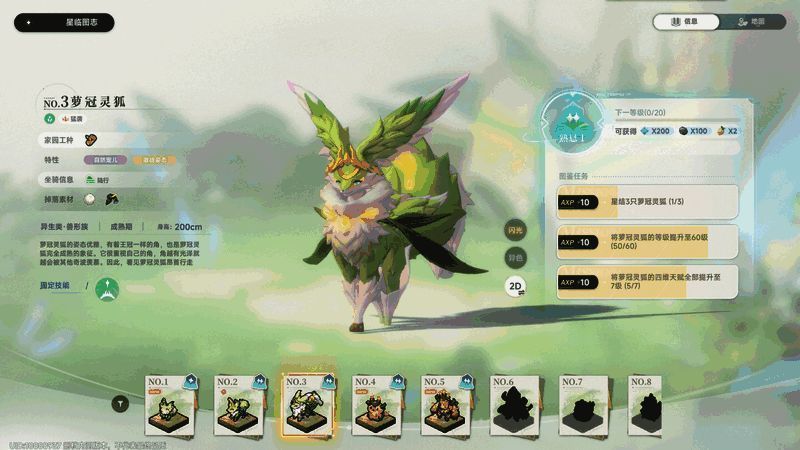Open the filter button beside the card list
Image resolution: width=800 pixels, height=450 pixels.
pyautogui.click(x=121, y=404)
